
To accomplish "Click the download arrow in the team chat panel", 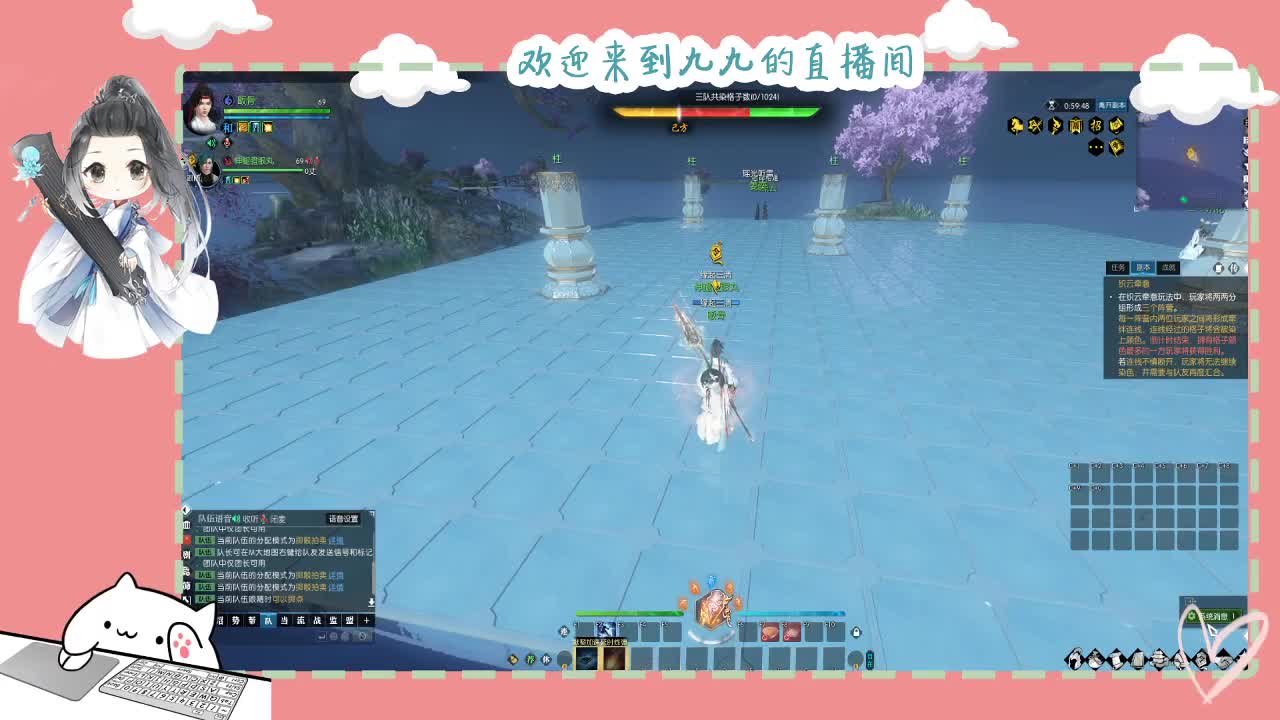I will click(x=371, y=603).
